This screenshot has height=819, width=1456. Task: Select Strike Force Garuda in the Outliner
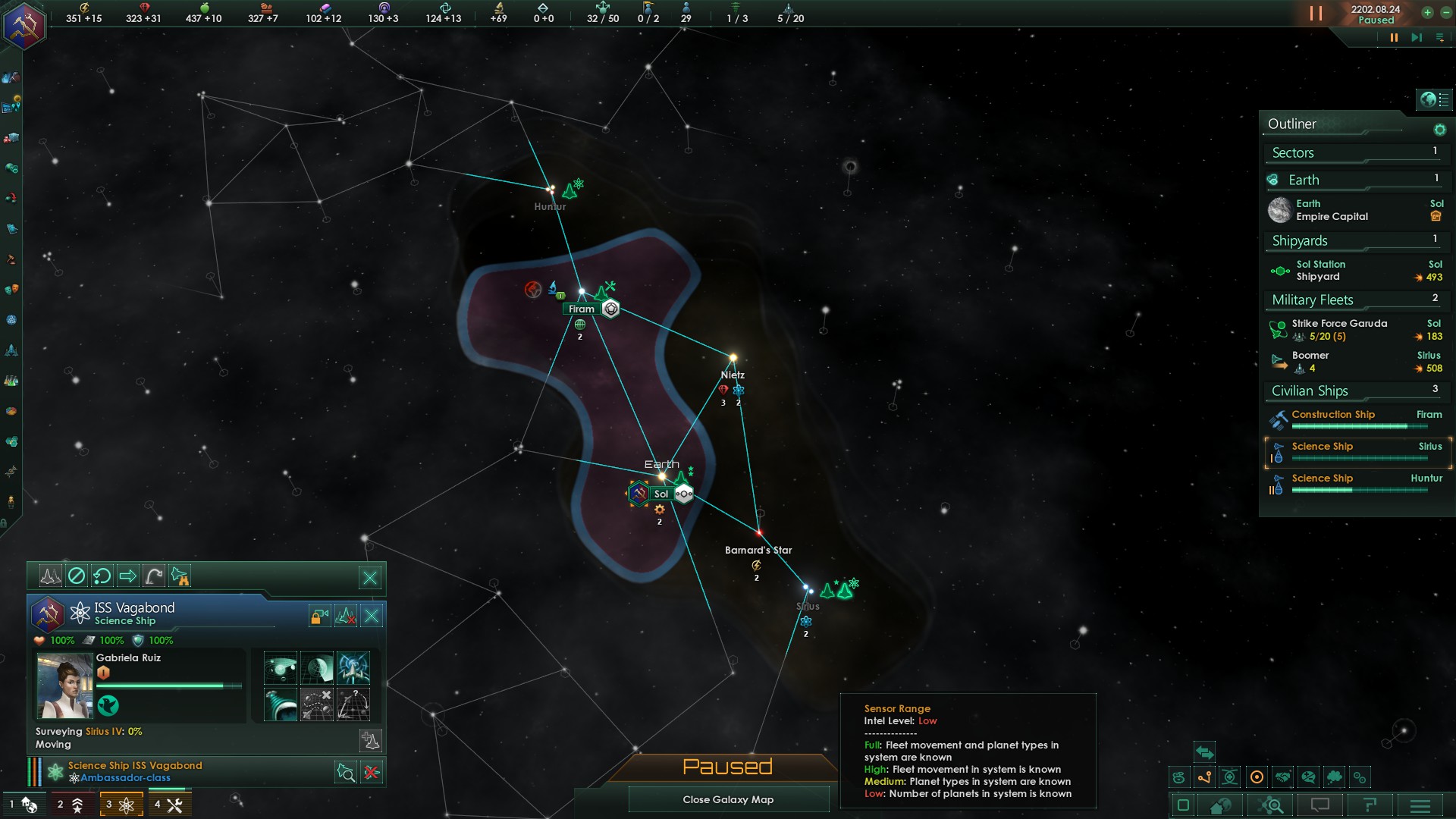(x=1338, y=324)
